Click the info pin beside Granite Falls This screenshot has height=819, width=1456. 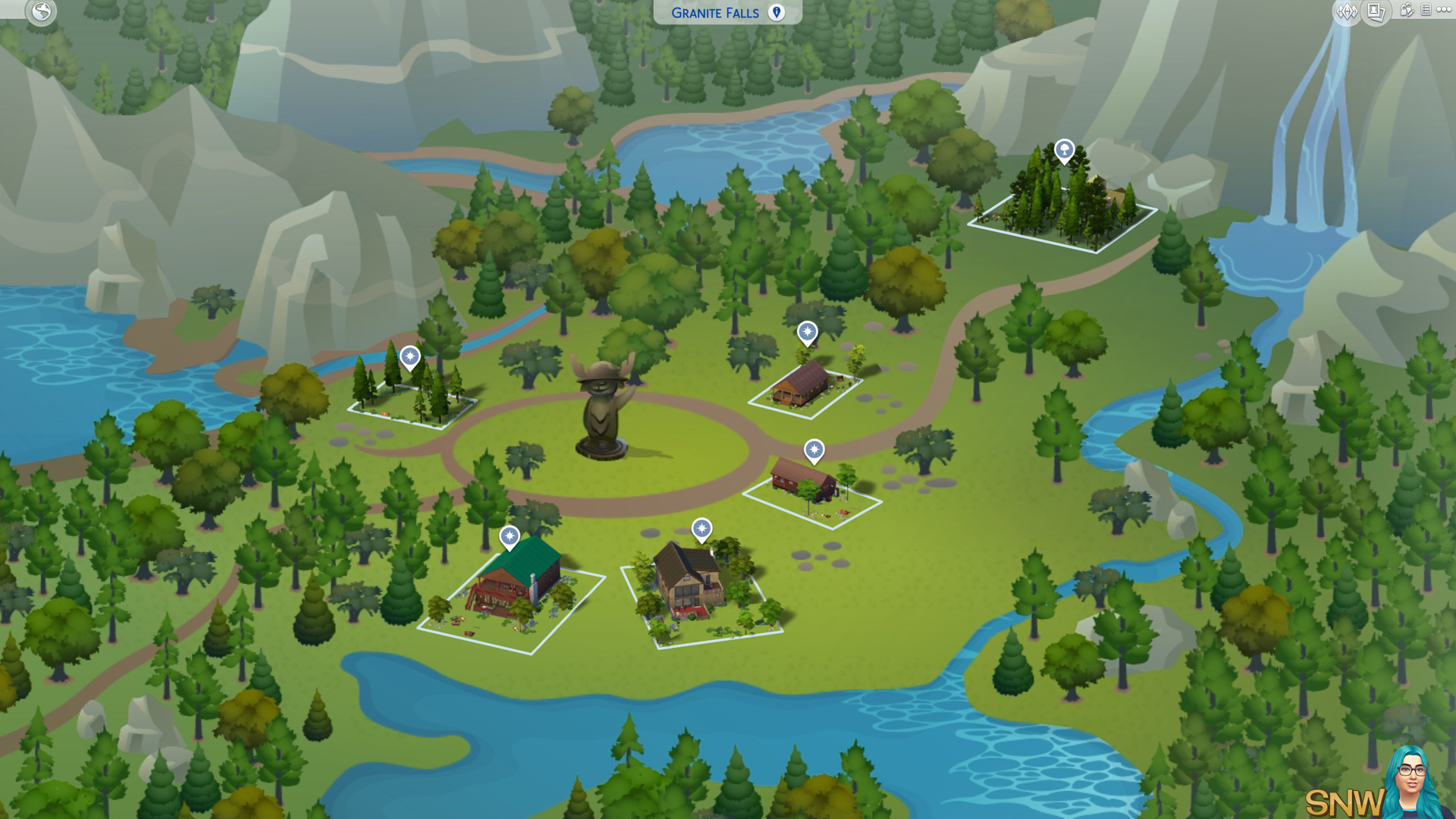click(x=776, y=12)
